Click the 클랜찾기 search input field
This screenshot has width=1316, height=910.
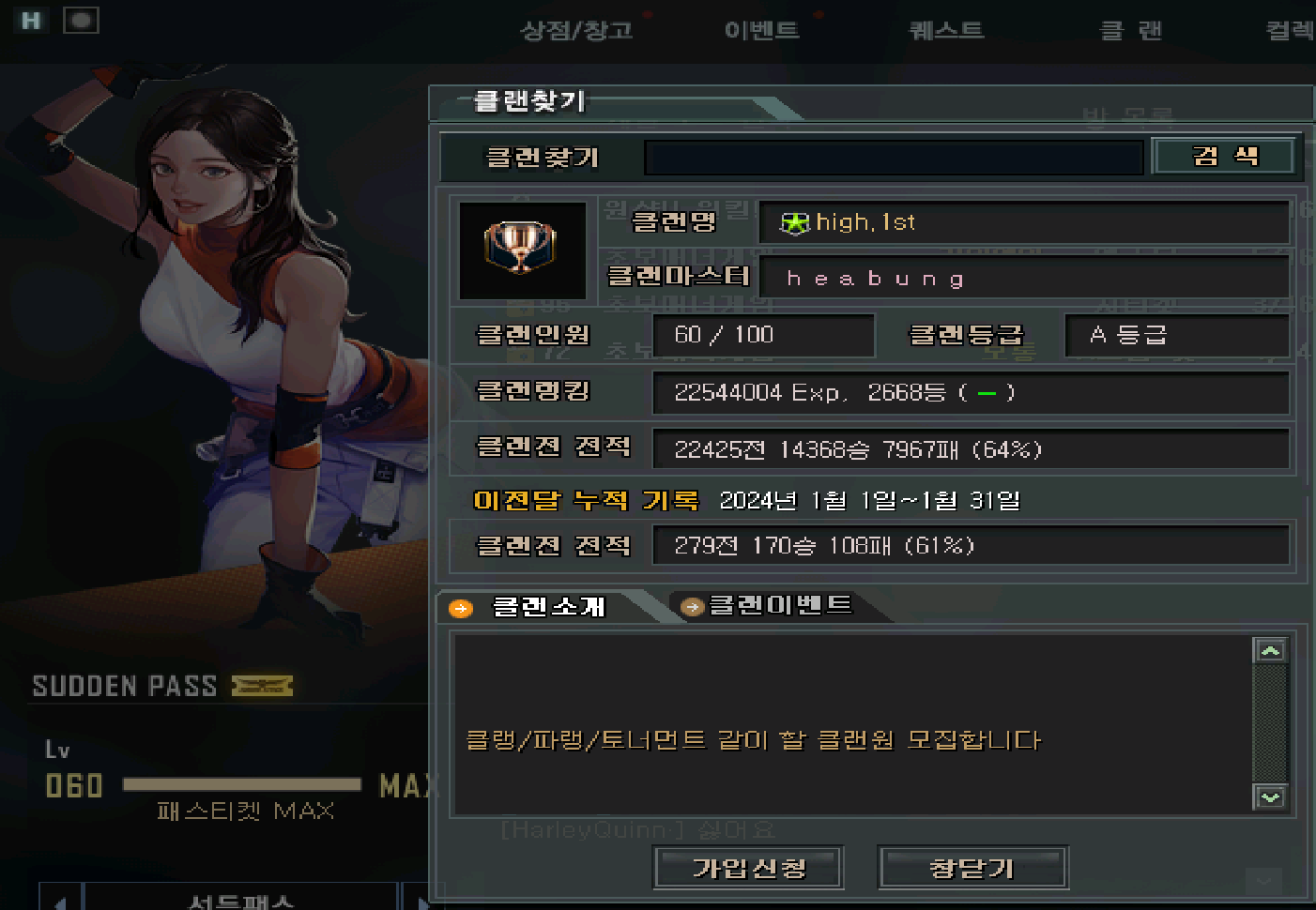pyautogui.click(x=893, y=158)
